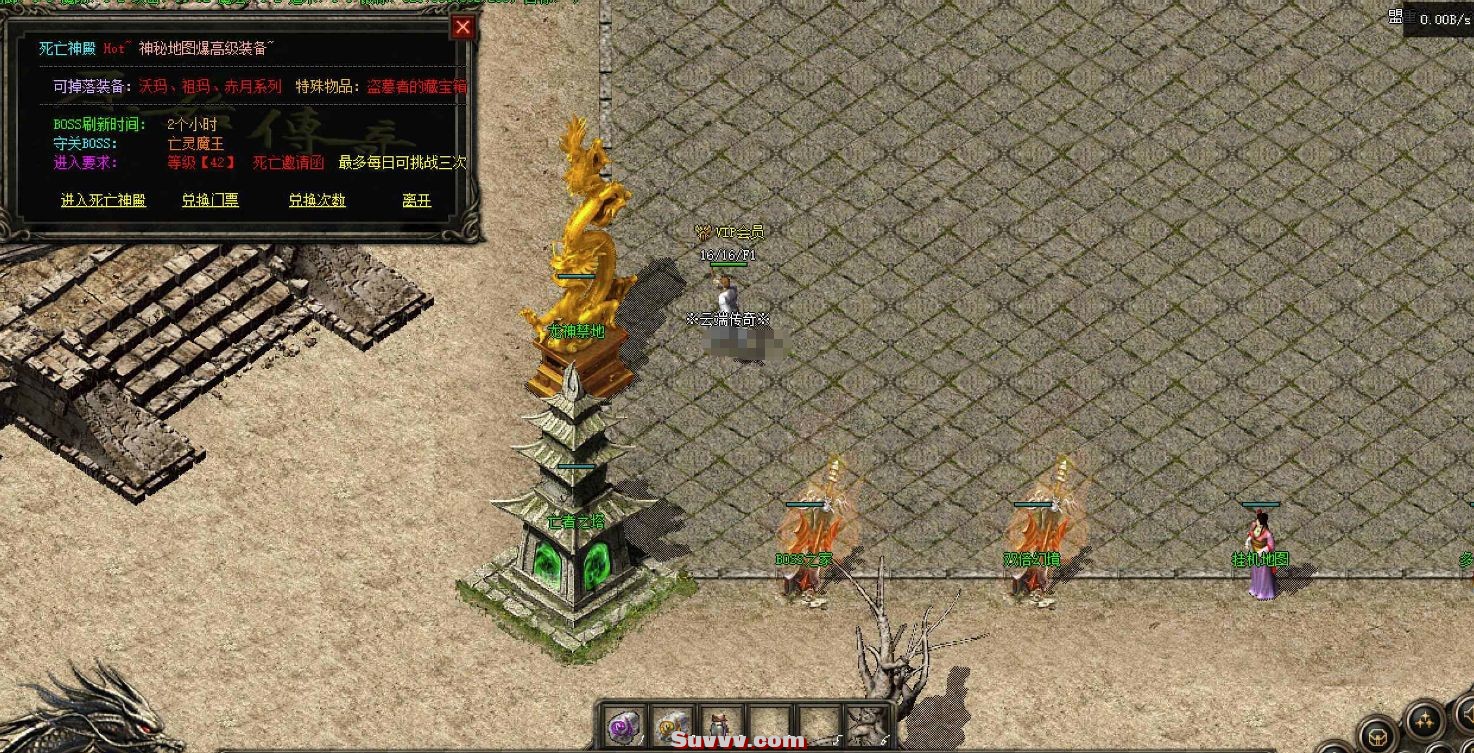Image resolution: width=1474 pixels, height=753 pixels.
Task: Close the 死亡神殿 info panel
Action: click(461, 27)
